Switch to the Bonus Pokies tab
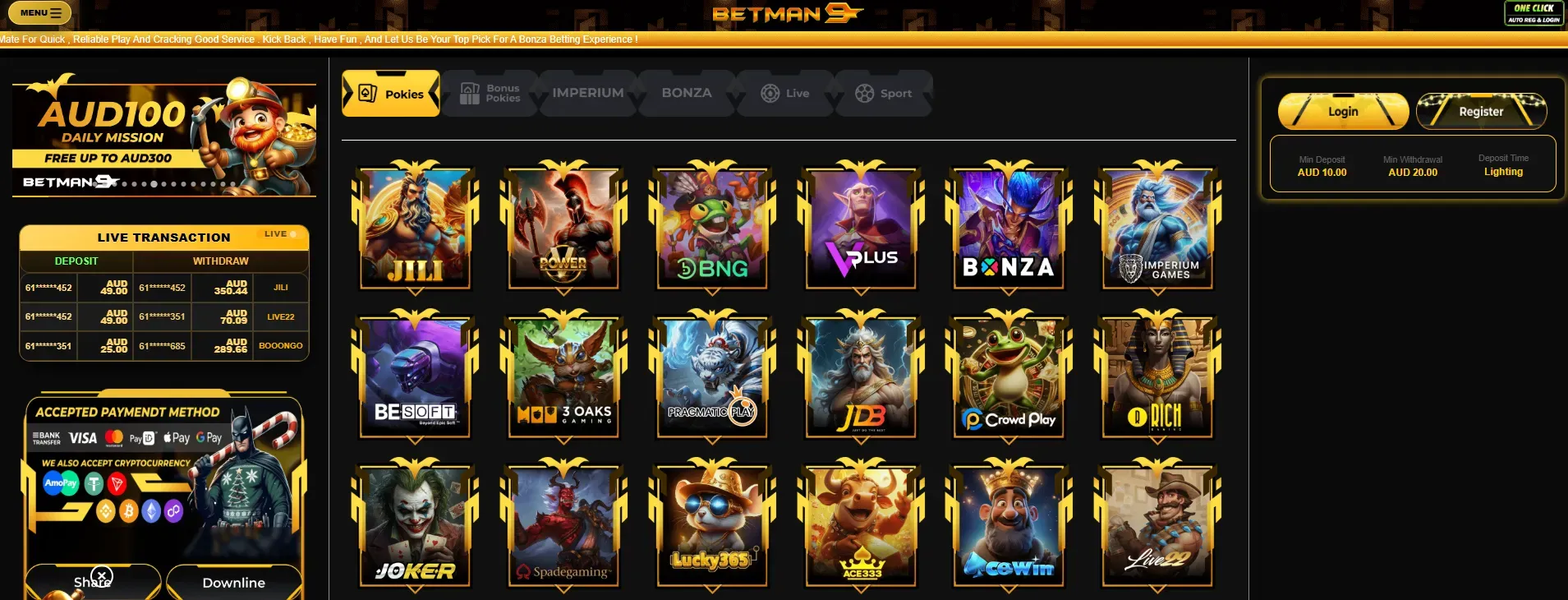Viewport: 1568px width, 600px height. (490, 94)
